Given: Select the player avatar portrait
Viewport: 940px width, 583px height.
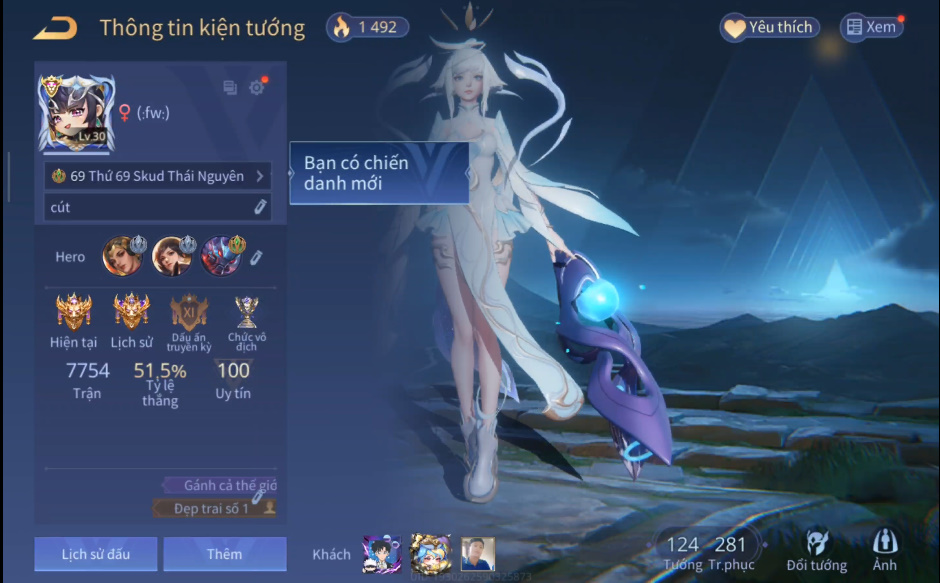Looking at the screenshot, I should click(x=76, y=112).
